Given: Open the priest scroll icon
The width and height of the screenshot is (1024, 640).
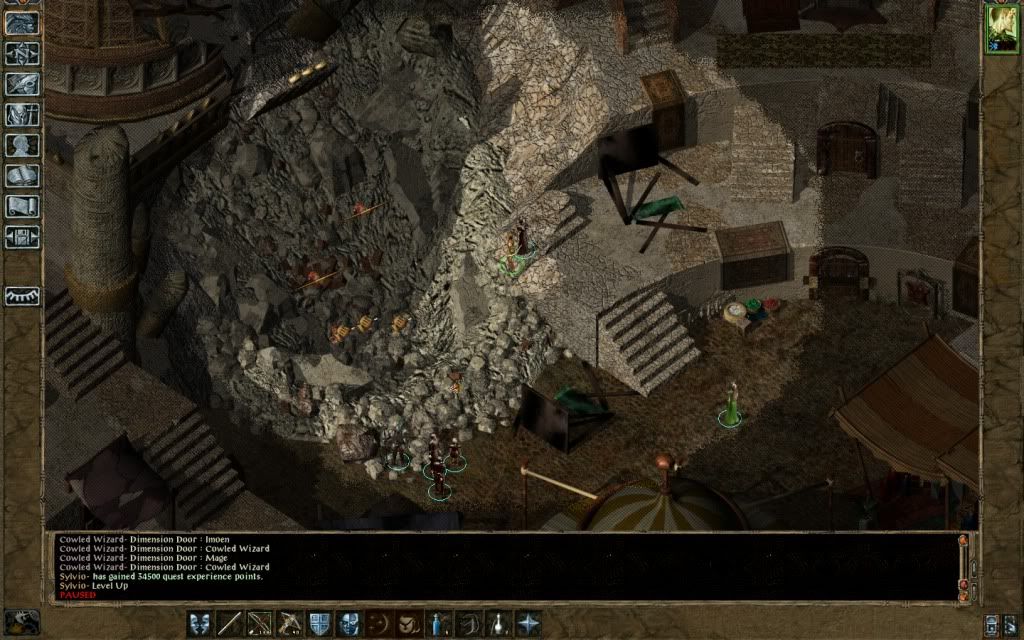Looking at the screenshot, I should click(22, 206).
